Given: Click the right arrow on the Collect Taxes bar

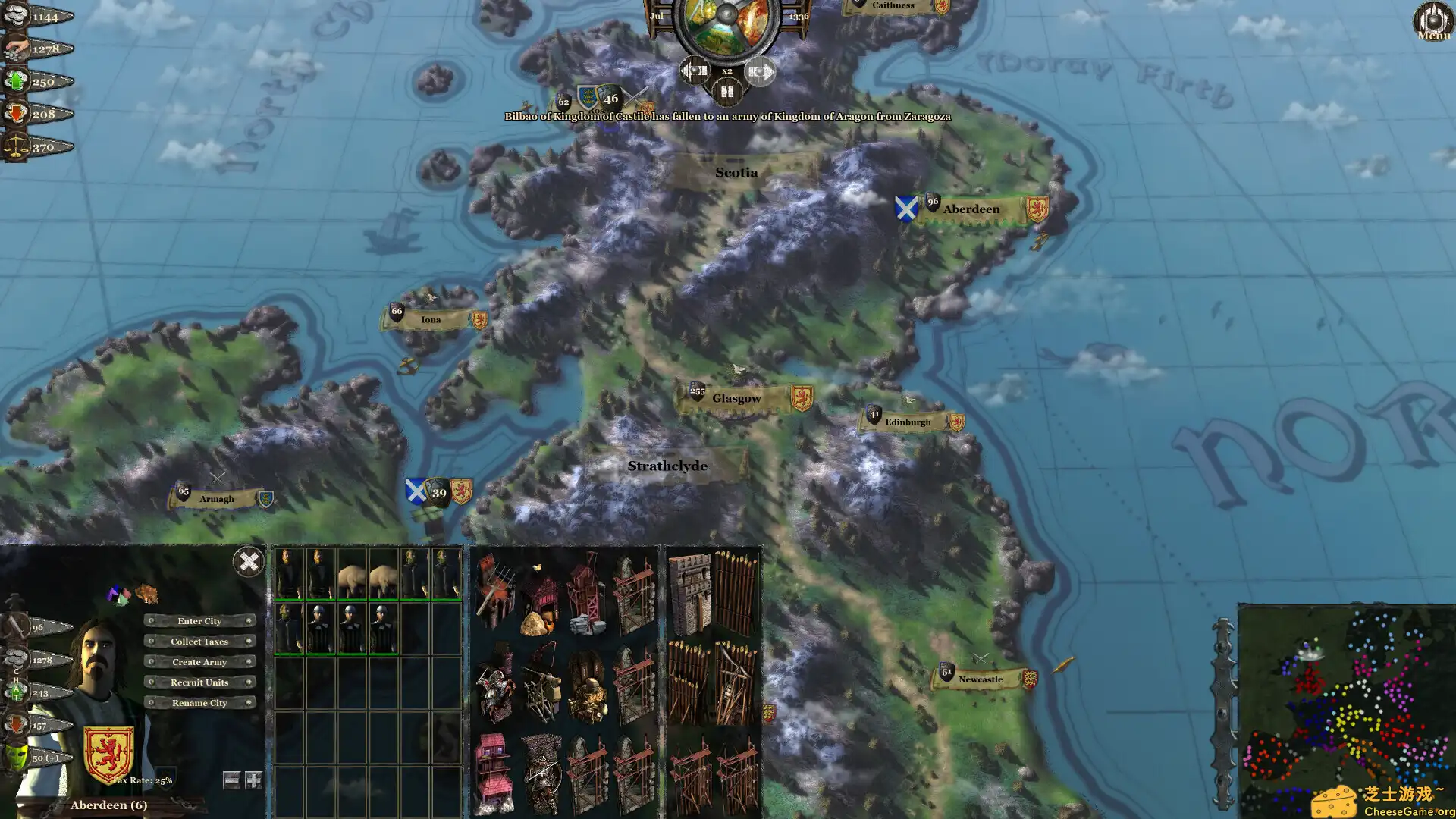Looking at the screenshot, I should (249, 642).
